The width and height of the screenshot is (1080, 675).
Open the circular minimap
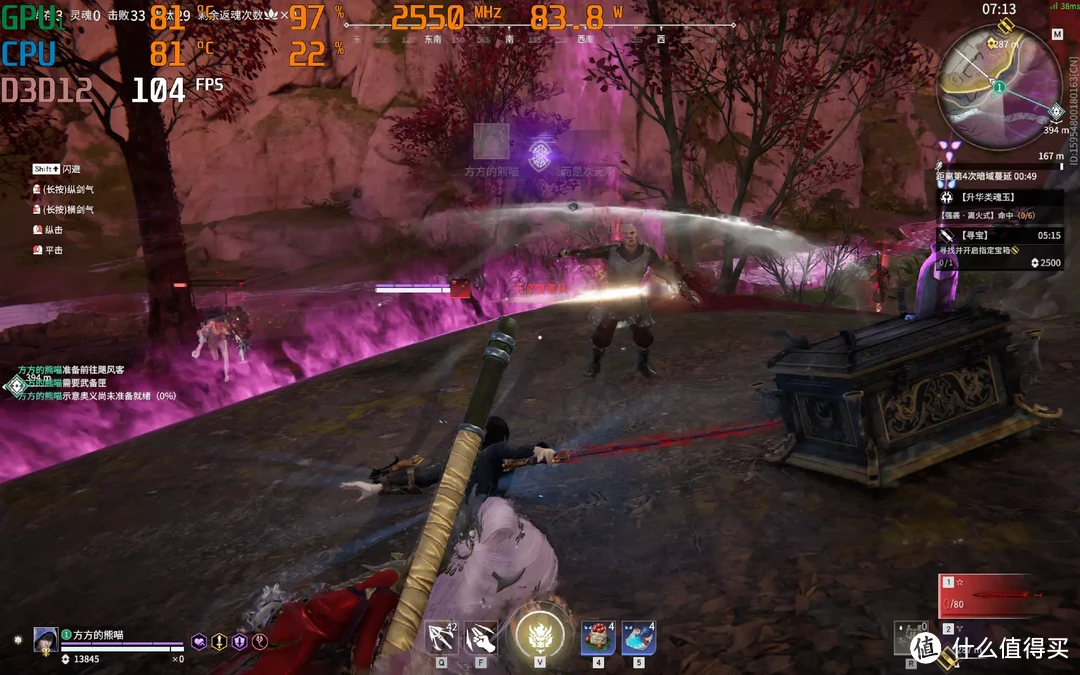998,88
